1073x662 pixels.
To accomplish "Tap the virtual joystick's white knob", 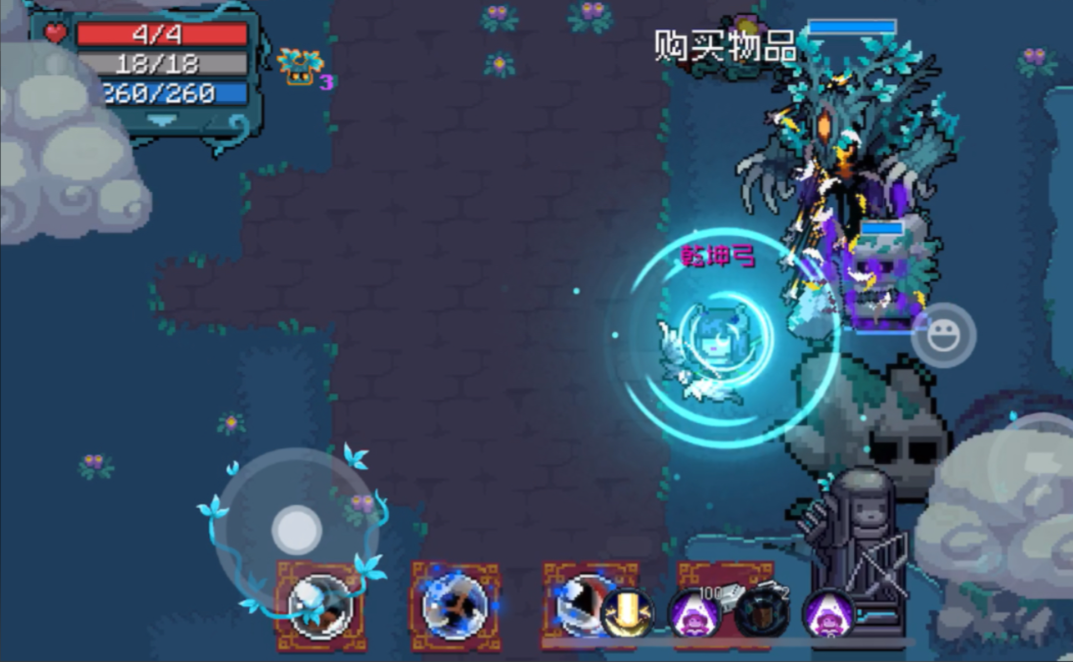I will 297,529.
